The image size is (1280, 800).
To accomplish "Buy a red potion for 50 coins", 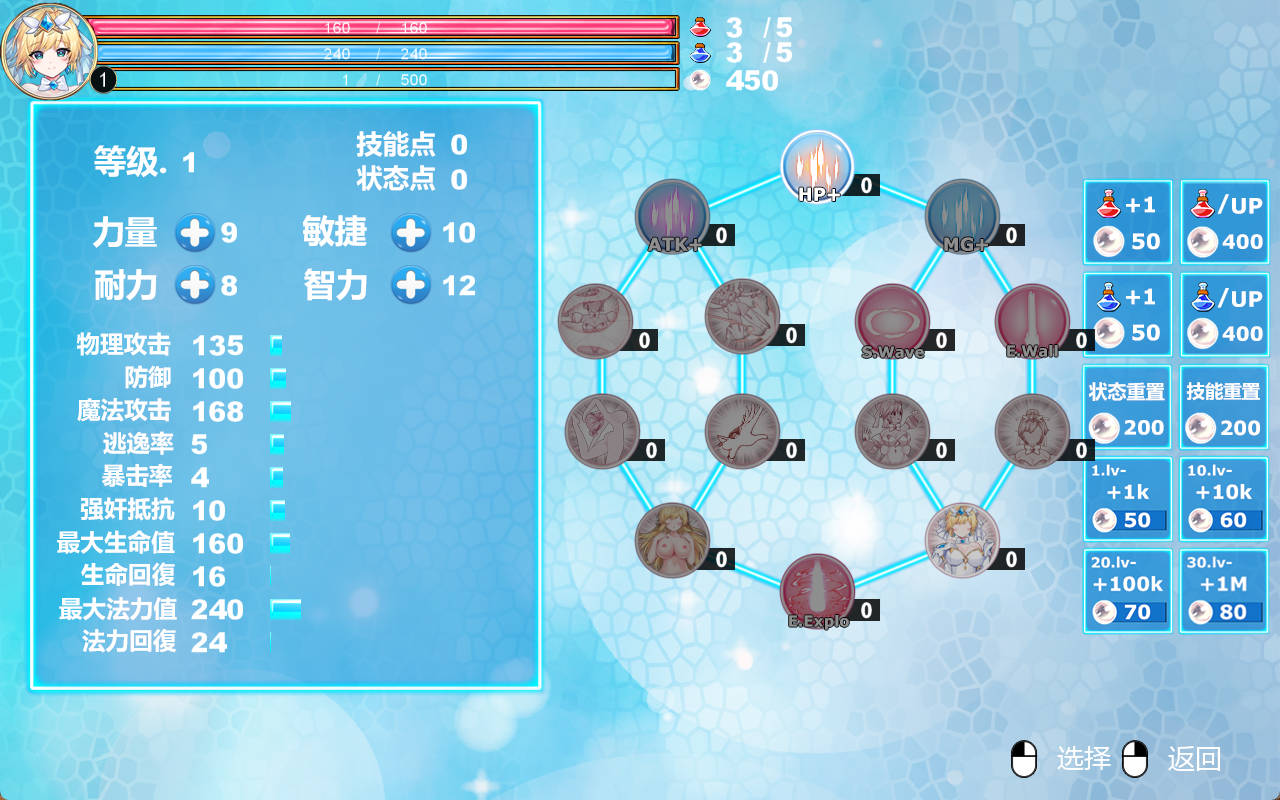I will click(x=1127, y=223).
